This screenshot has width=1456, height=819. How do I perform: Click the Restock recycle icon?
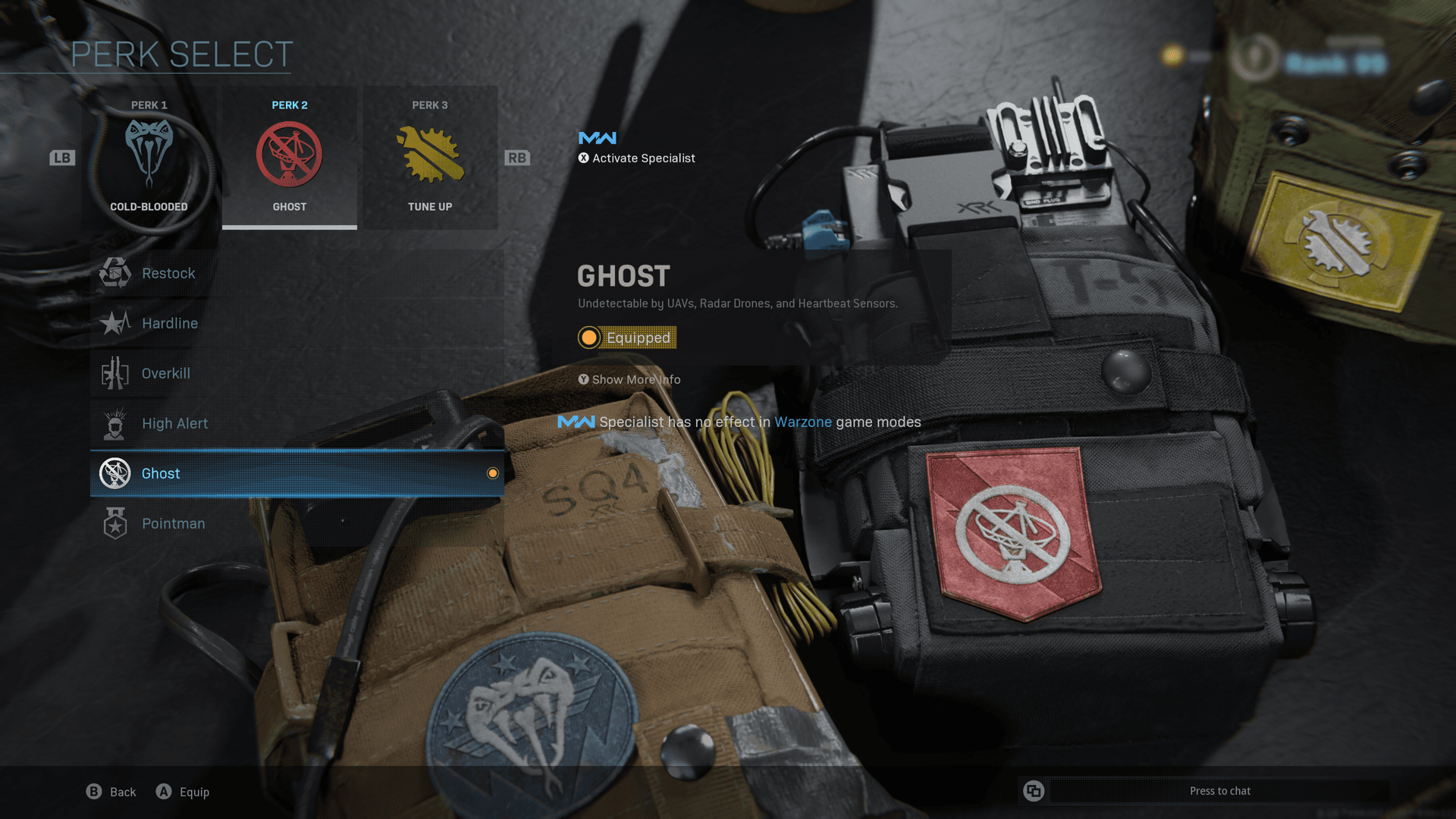pos(115,272)
